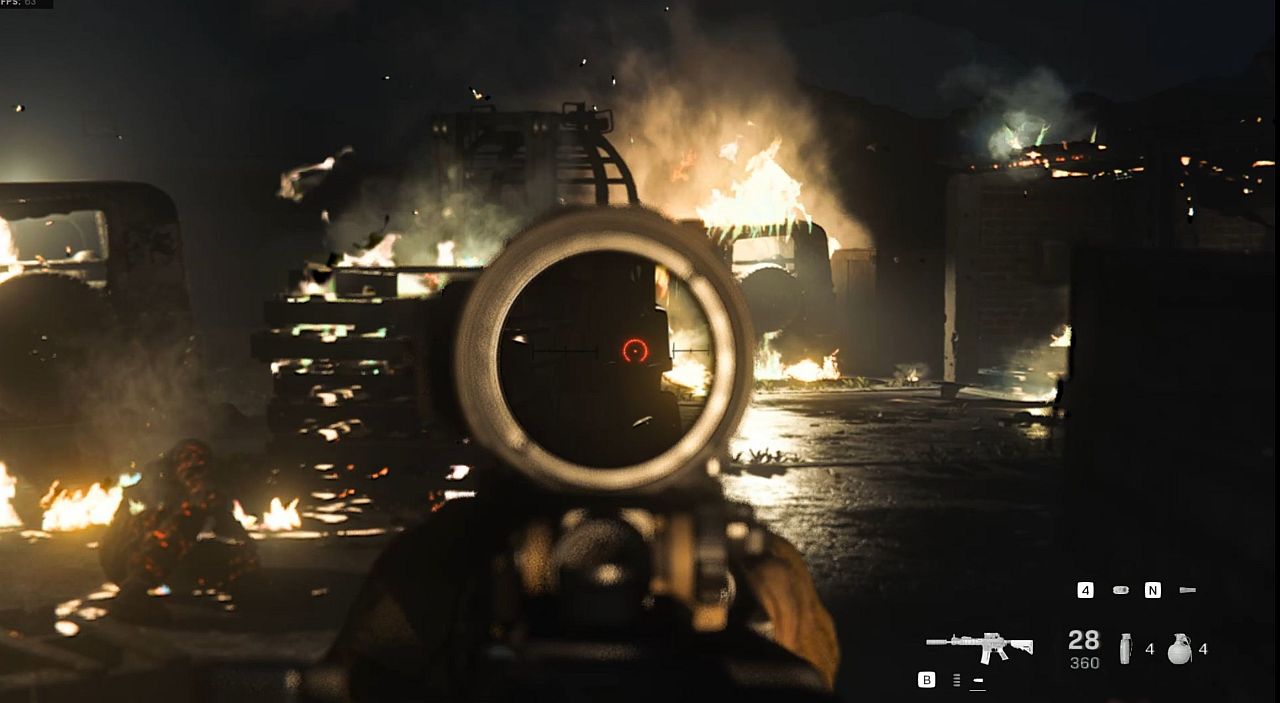
Task: Select the flashbang tactical grenade icon
Action: click(1126, 649)
